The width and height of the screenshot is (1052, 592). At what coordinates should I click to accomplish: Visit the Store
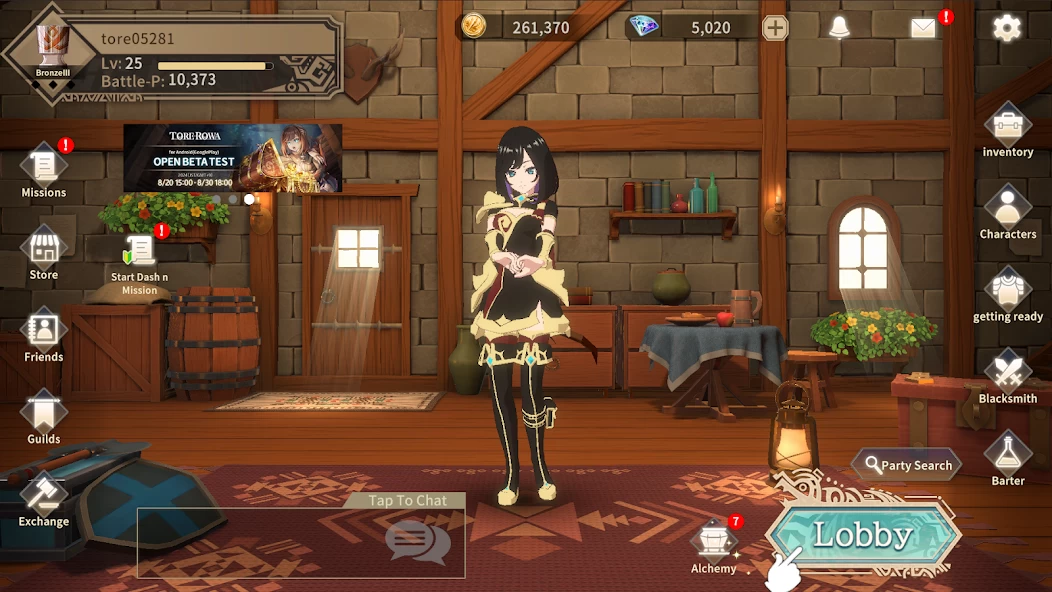coord(44,250)
